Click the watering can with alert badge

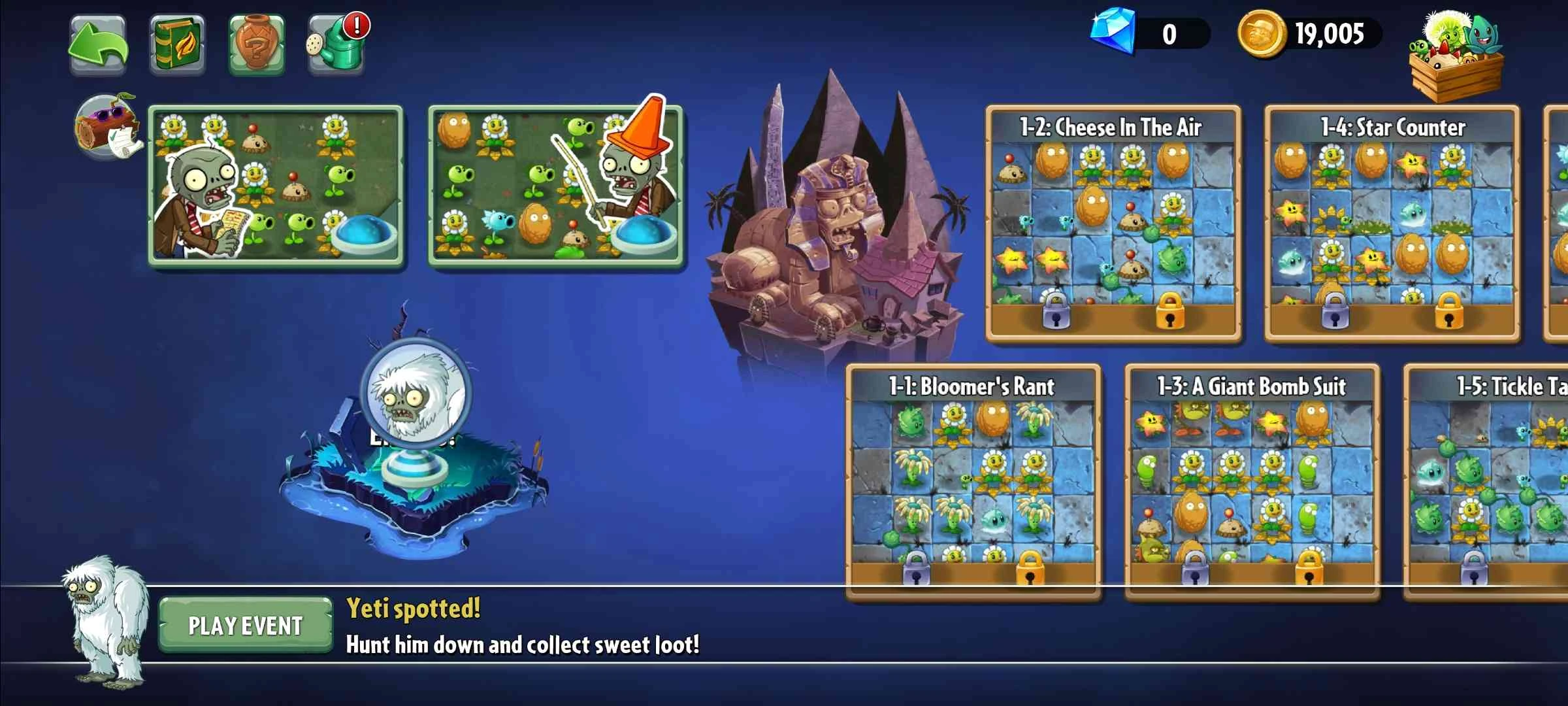click(337, 44)
